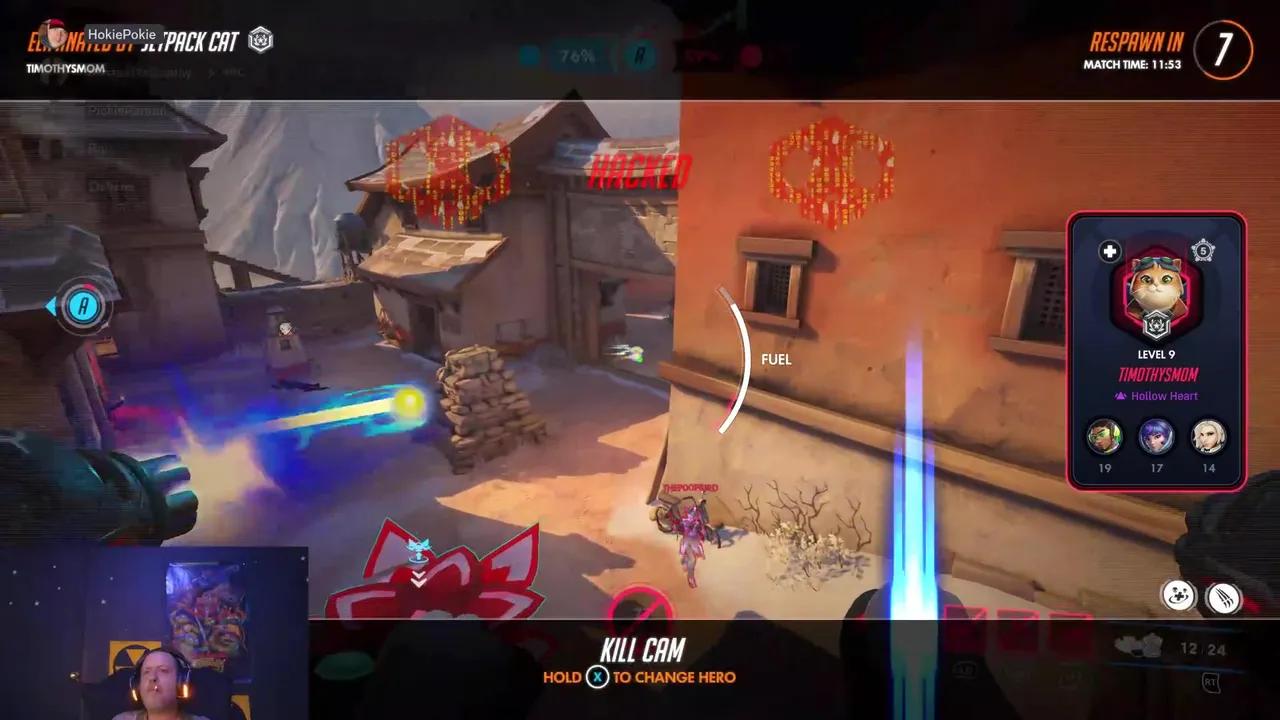Select the TIMOTHYSMOM player name on the card

(x=1157, y=375)
